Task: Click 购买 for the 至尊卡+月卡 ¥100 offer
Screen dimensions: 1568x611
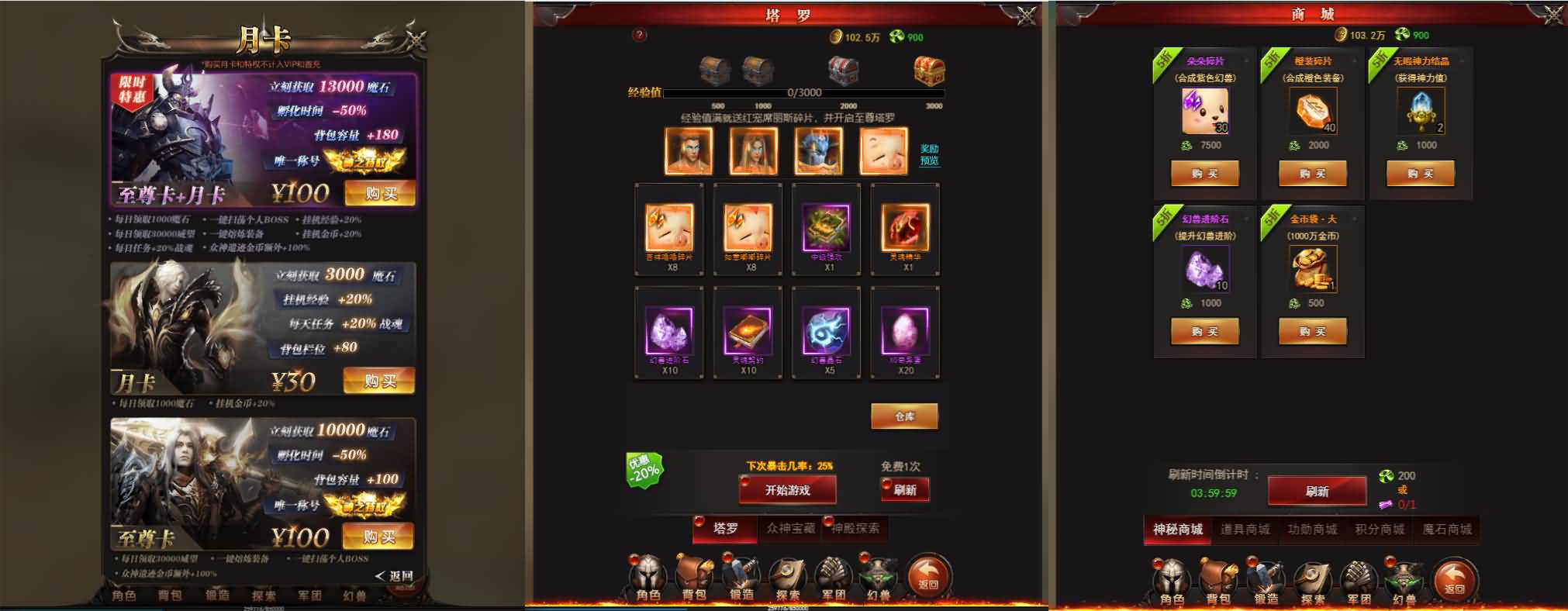Action: [382, 195]
